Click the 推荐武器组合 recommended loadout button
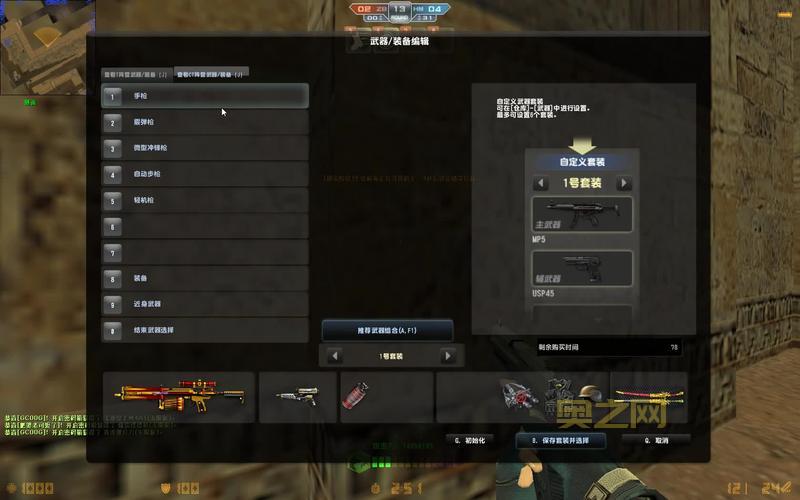The image size is (800, 500). point(387,330)
